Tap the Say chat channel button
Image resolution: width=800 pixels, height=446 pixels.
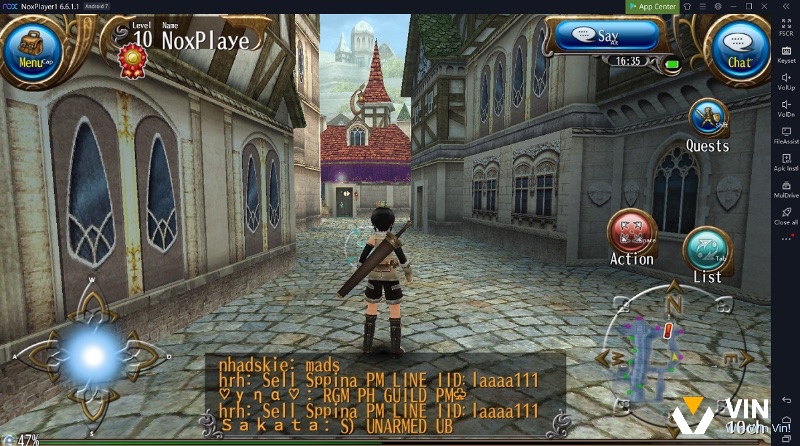coord(608,37)
